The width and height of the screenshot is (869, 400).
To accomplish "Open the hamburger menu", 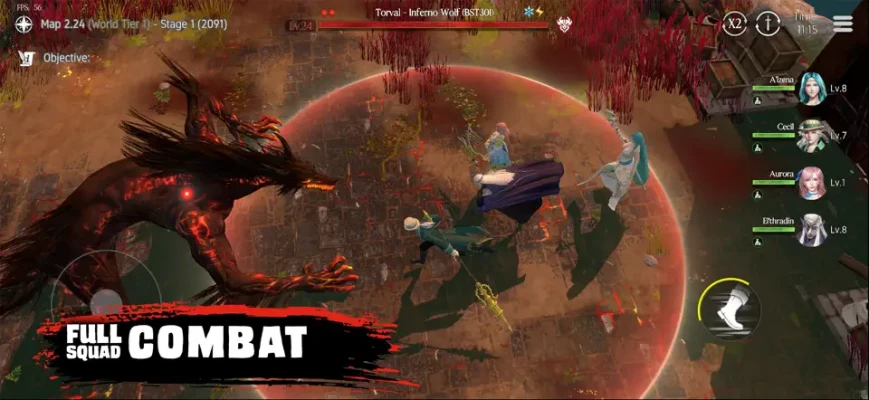I will [843, 23].
